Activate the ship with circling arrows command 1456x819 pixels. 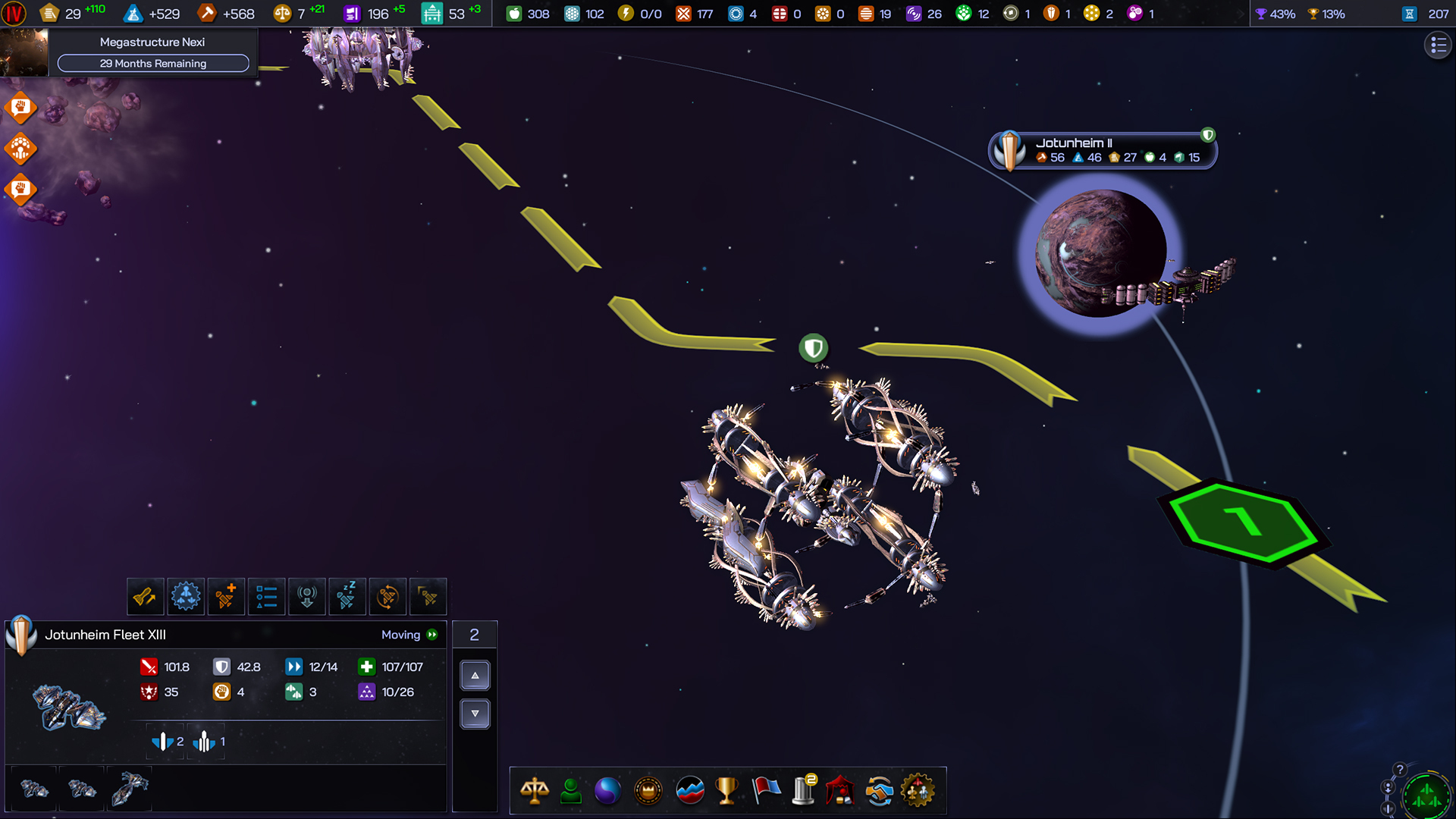(x=387, y=597)
